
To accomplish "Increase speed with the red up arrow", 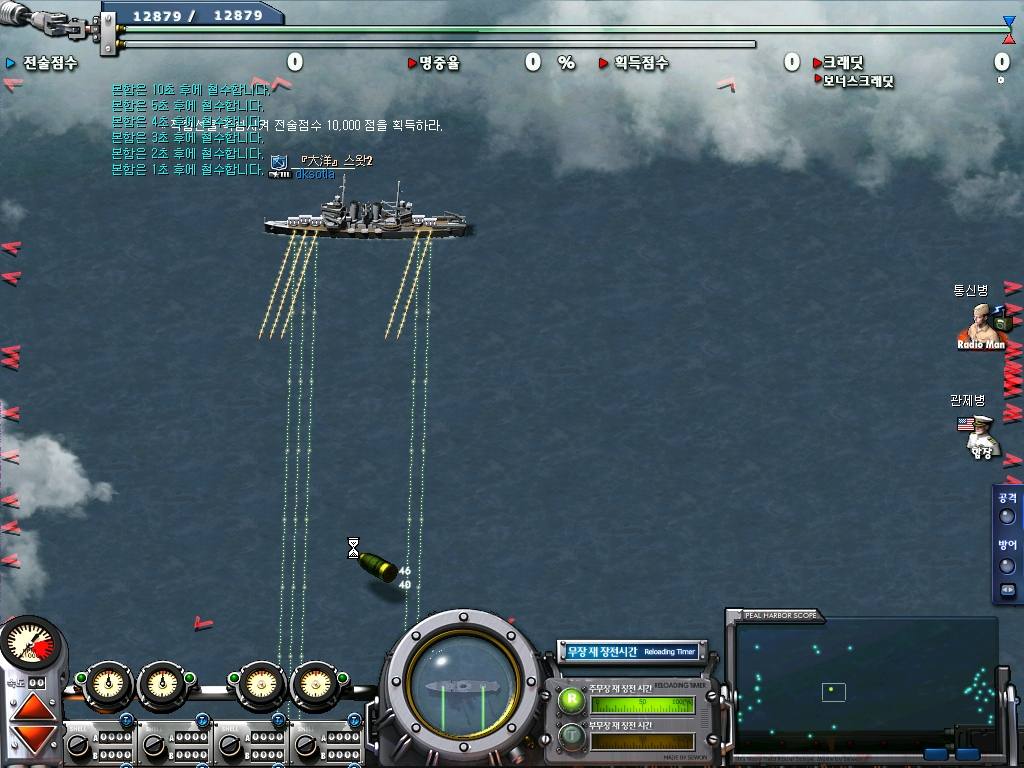I will (x=33, y=707).
